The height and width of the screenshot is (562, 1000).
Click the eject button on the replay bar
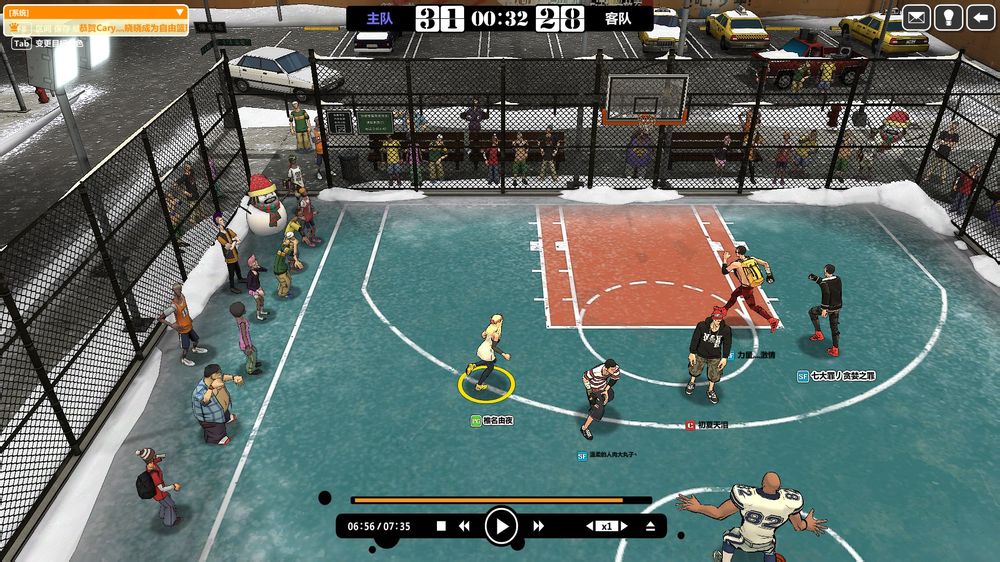coord(650,526)
